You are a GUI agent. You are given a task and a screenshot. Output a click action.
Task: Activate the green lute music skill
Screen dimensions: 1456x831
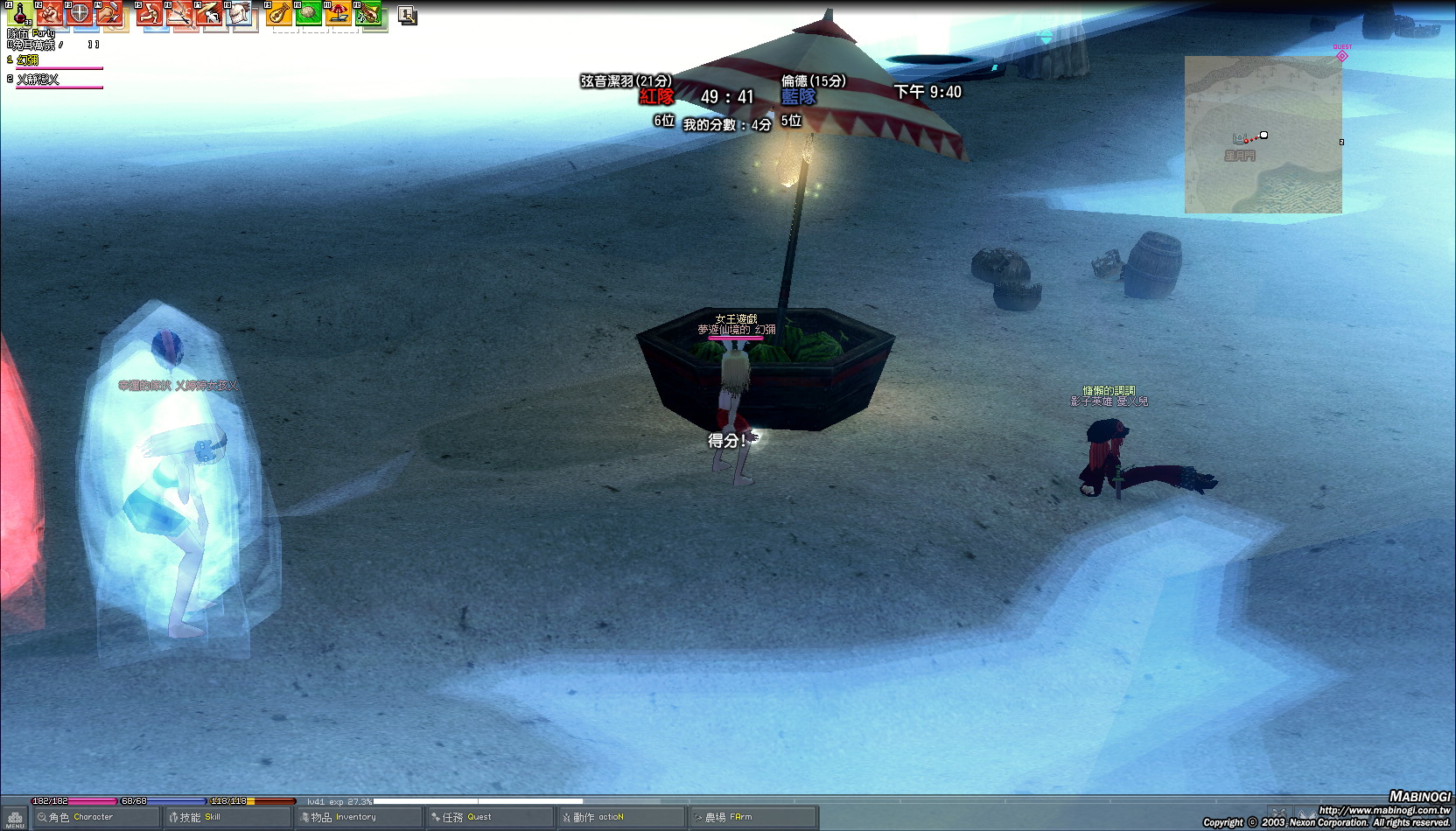point(369,15)
